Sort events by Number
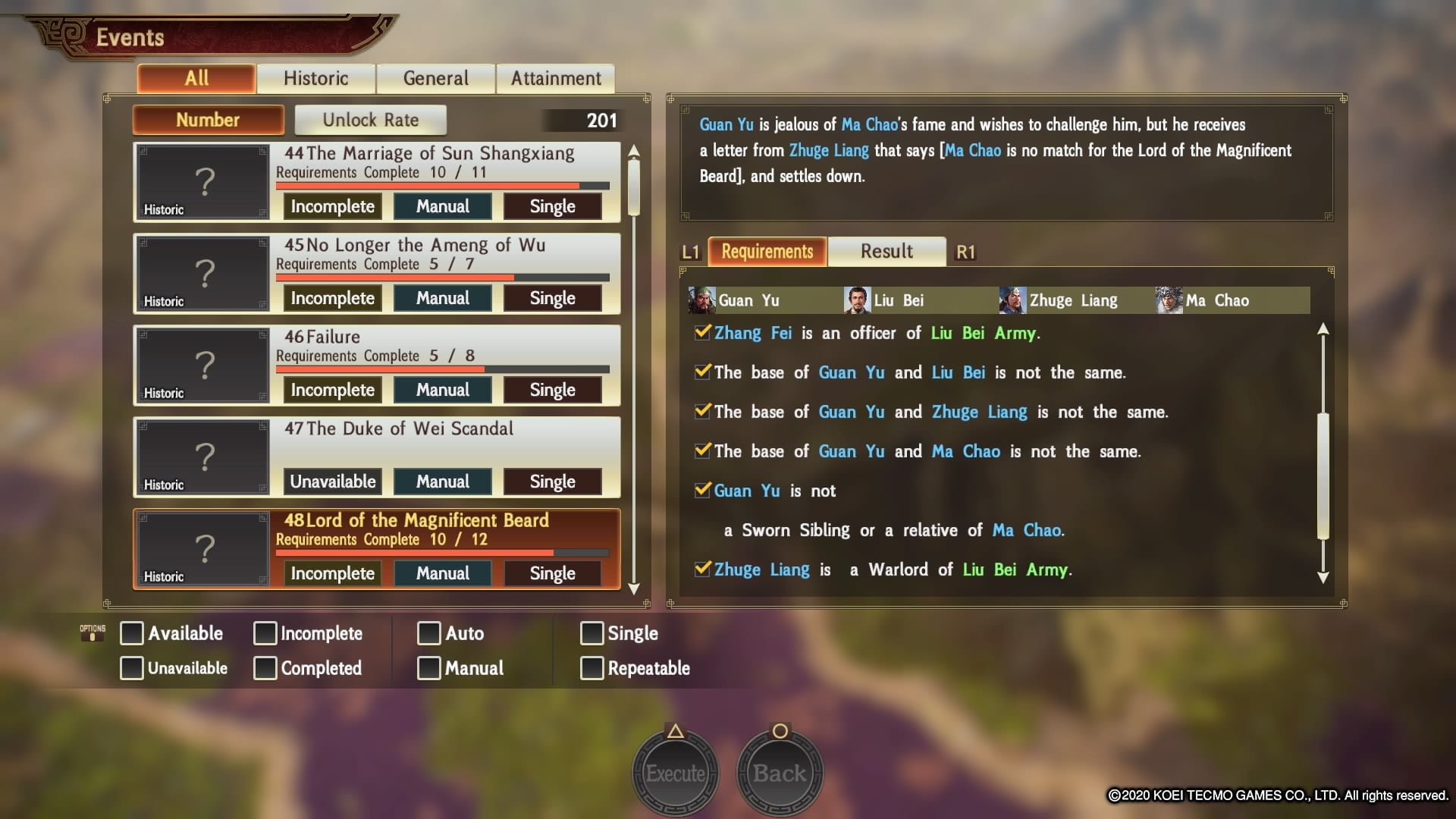The image size is (1456, 819). [208, 120]
